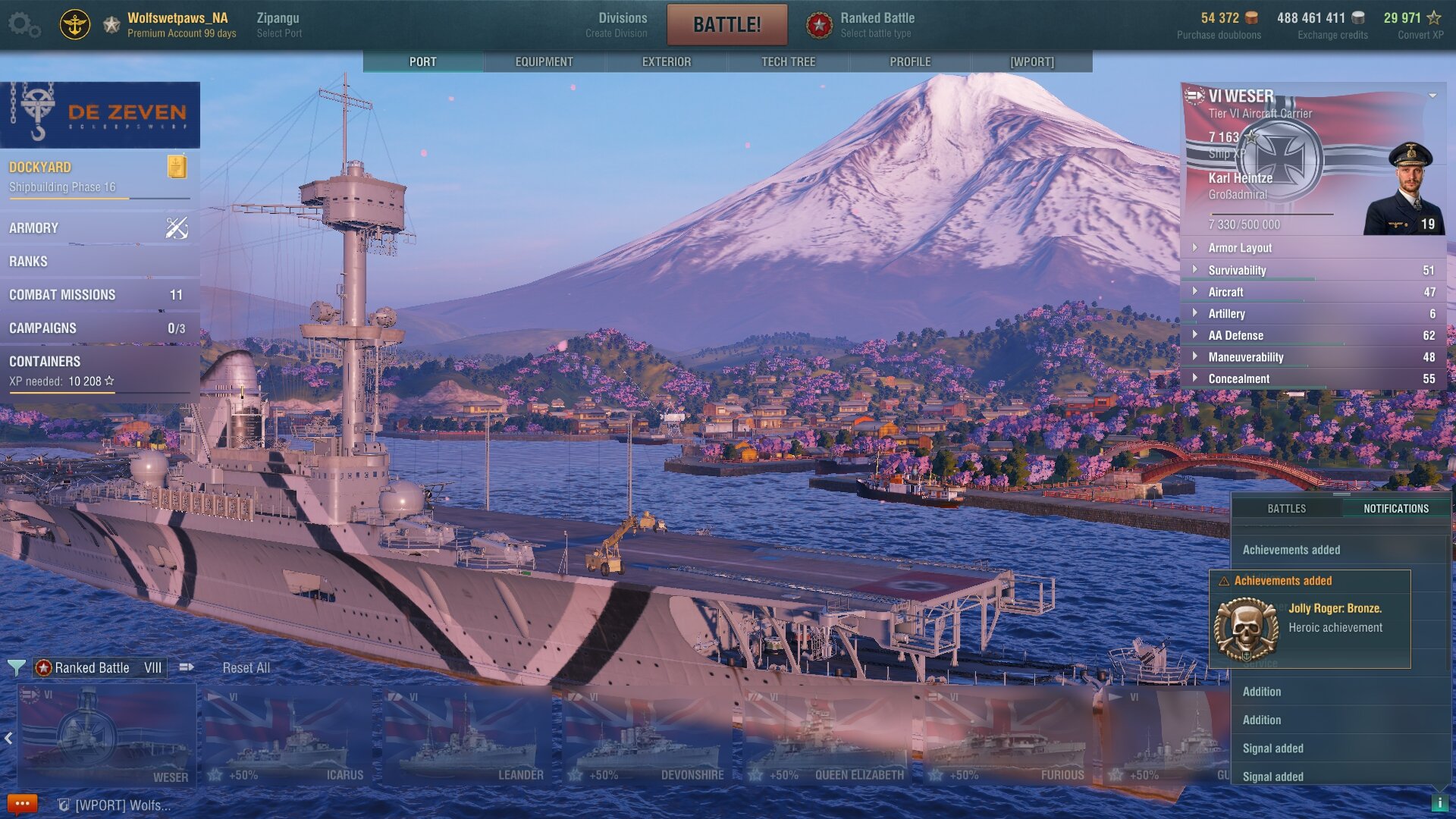Show the Profile tab

tap(910, 61)
